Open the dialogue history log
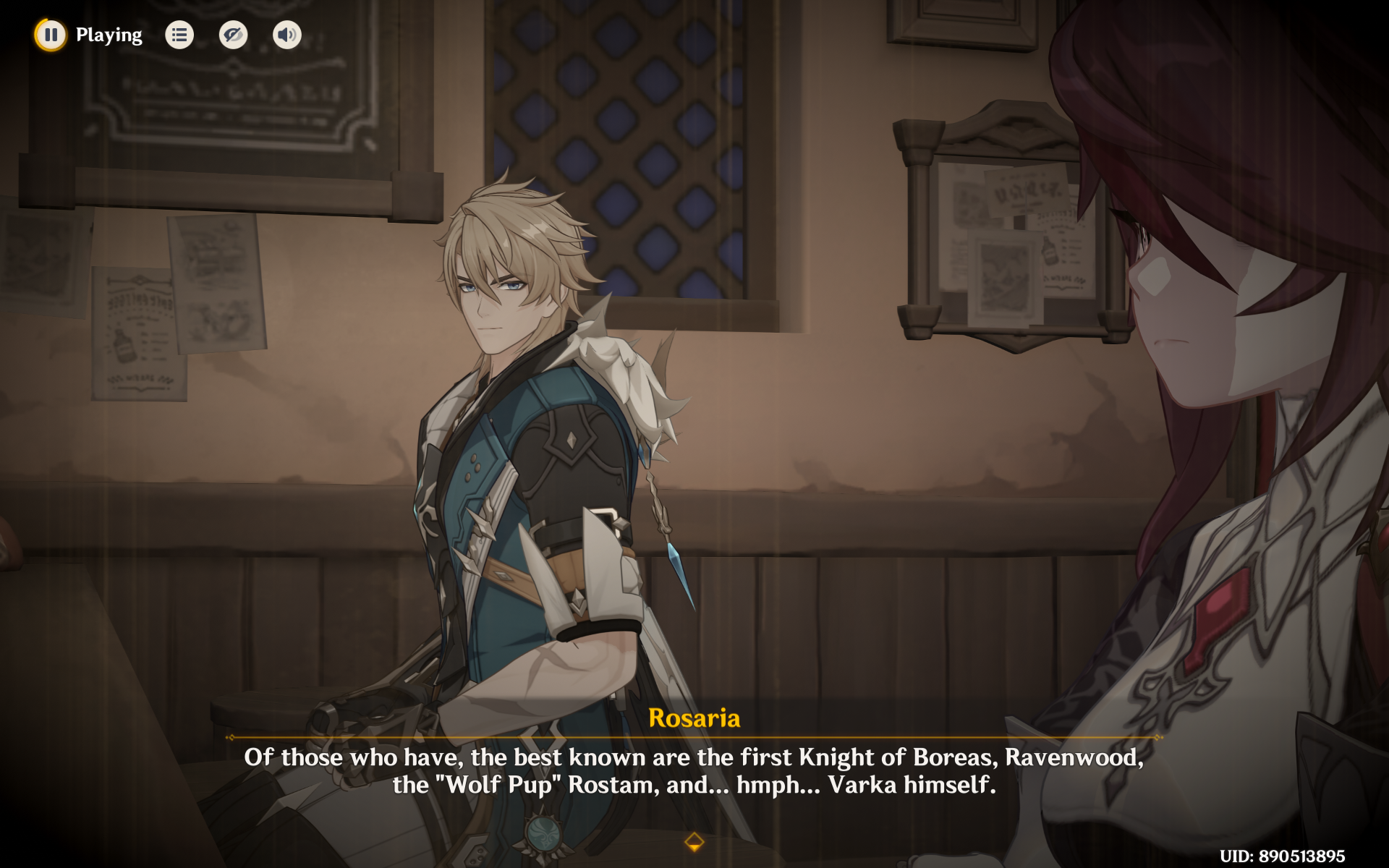The image size is (1389, 868). [179, 35]
